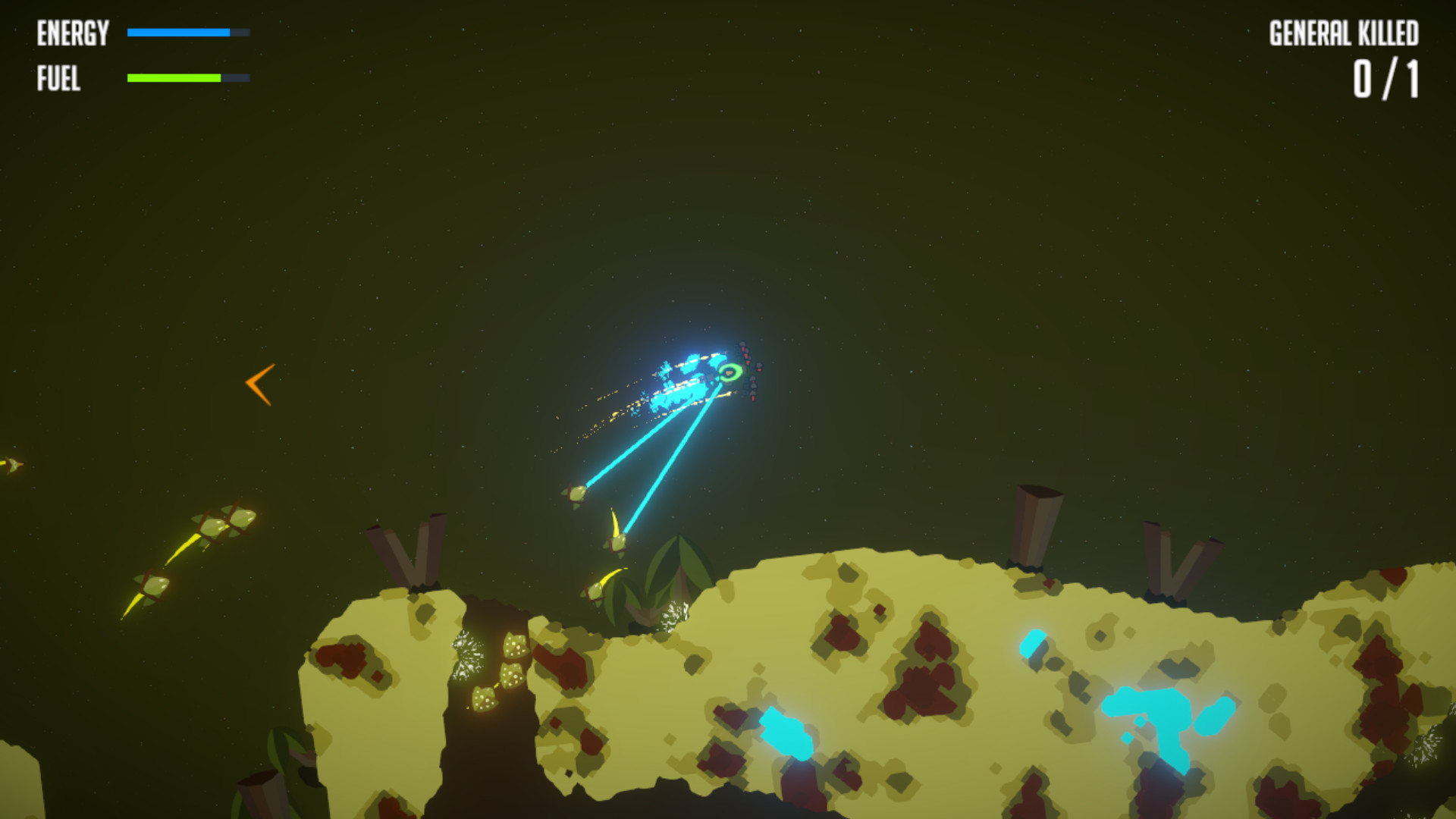Select the player's glowing blue ship
Image resolution: width=1456 pixels, height=819 pixels.
(686, 379)
